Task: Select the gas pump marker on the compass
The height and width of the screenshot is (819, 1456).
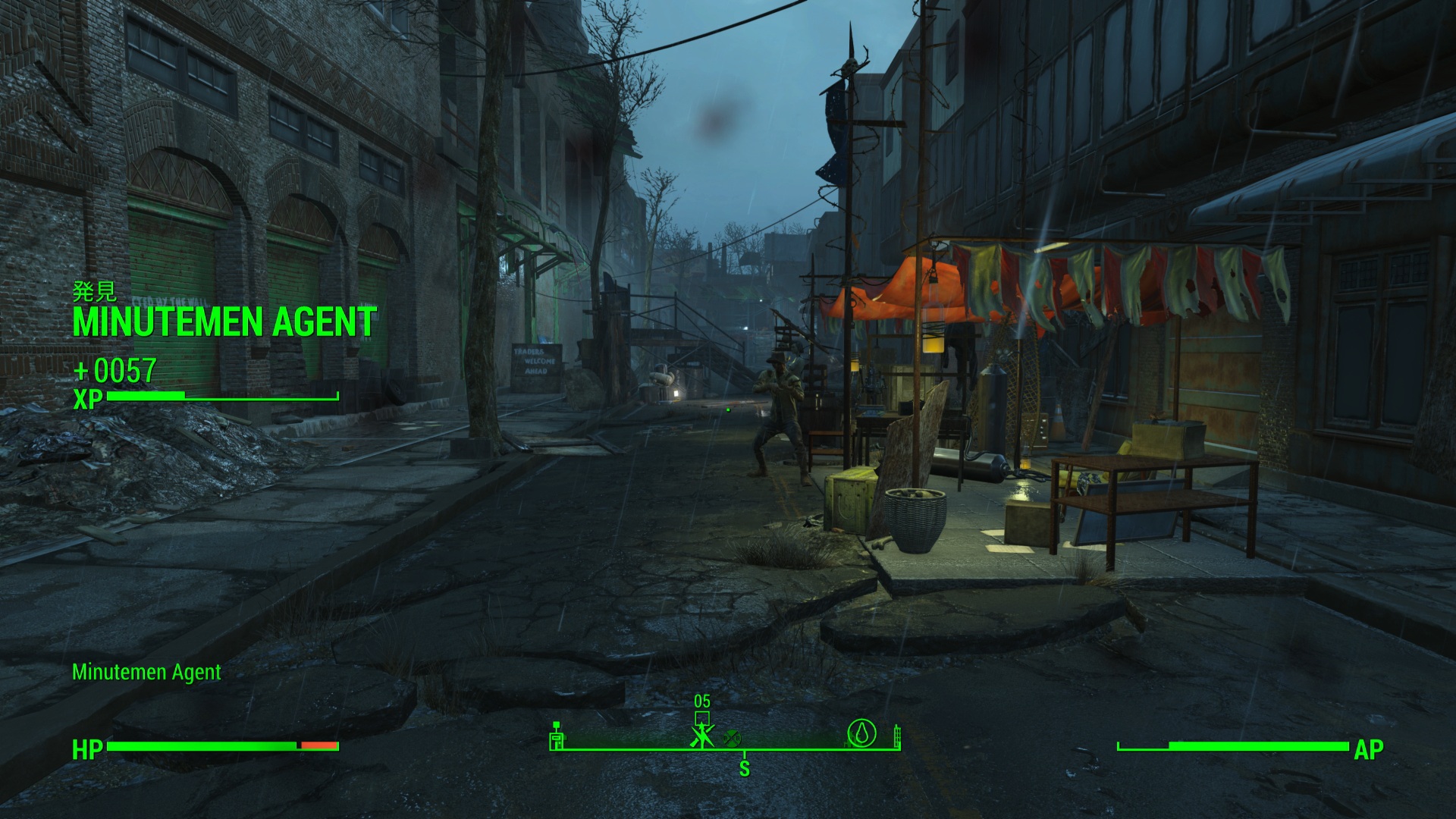Action: coord(557,736)
